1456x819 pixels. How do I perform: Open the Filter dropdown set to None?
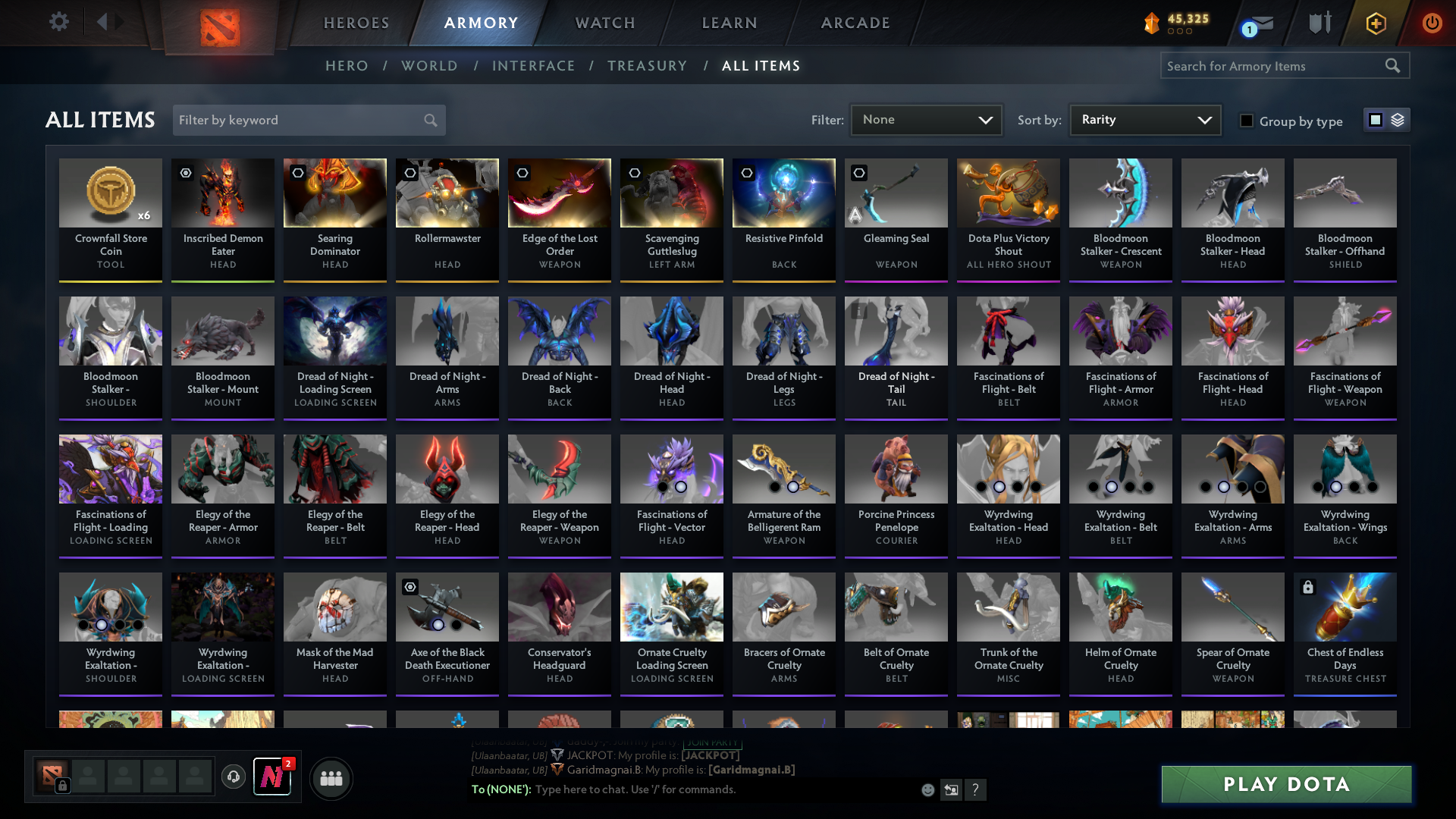[x=926, y=119]
